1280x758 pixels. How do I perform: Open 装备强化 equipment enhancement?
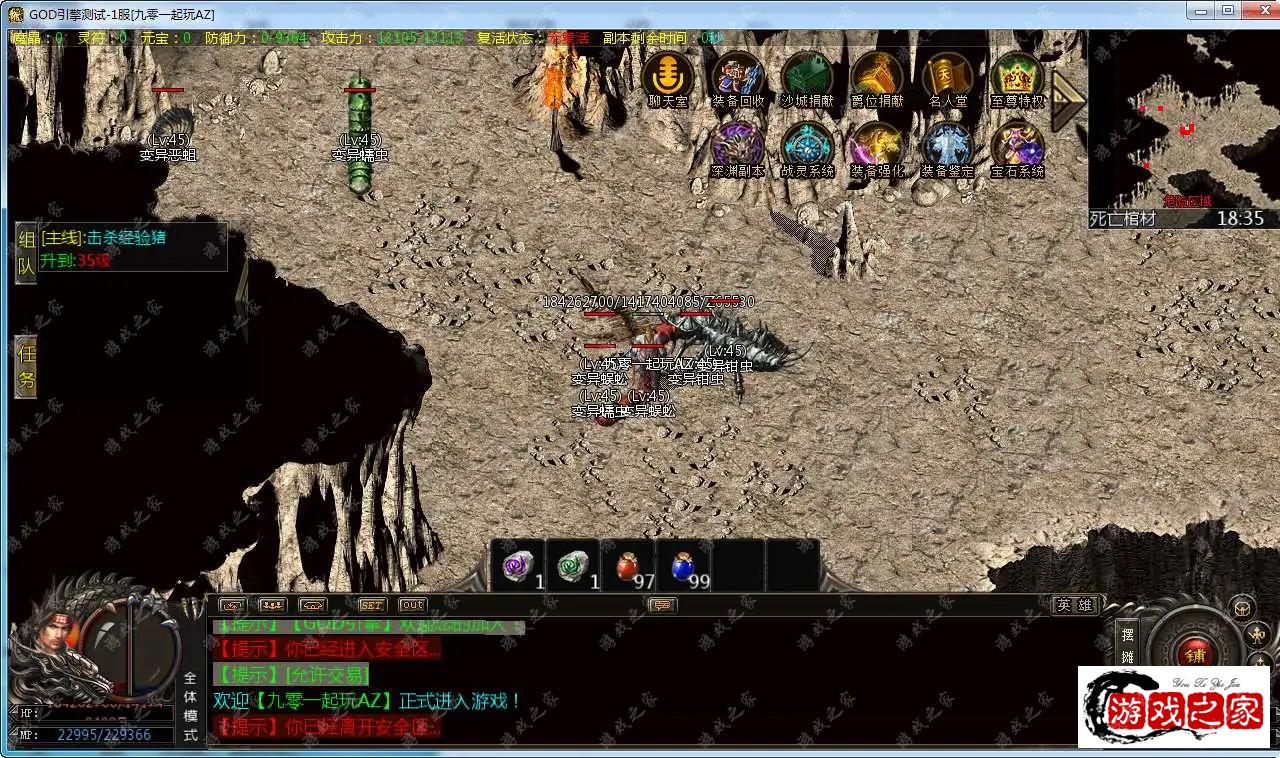coord(877,147)
